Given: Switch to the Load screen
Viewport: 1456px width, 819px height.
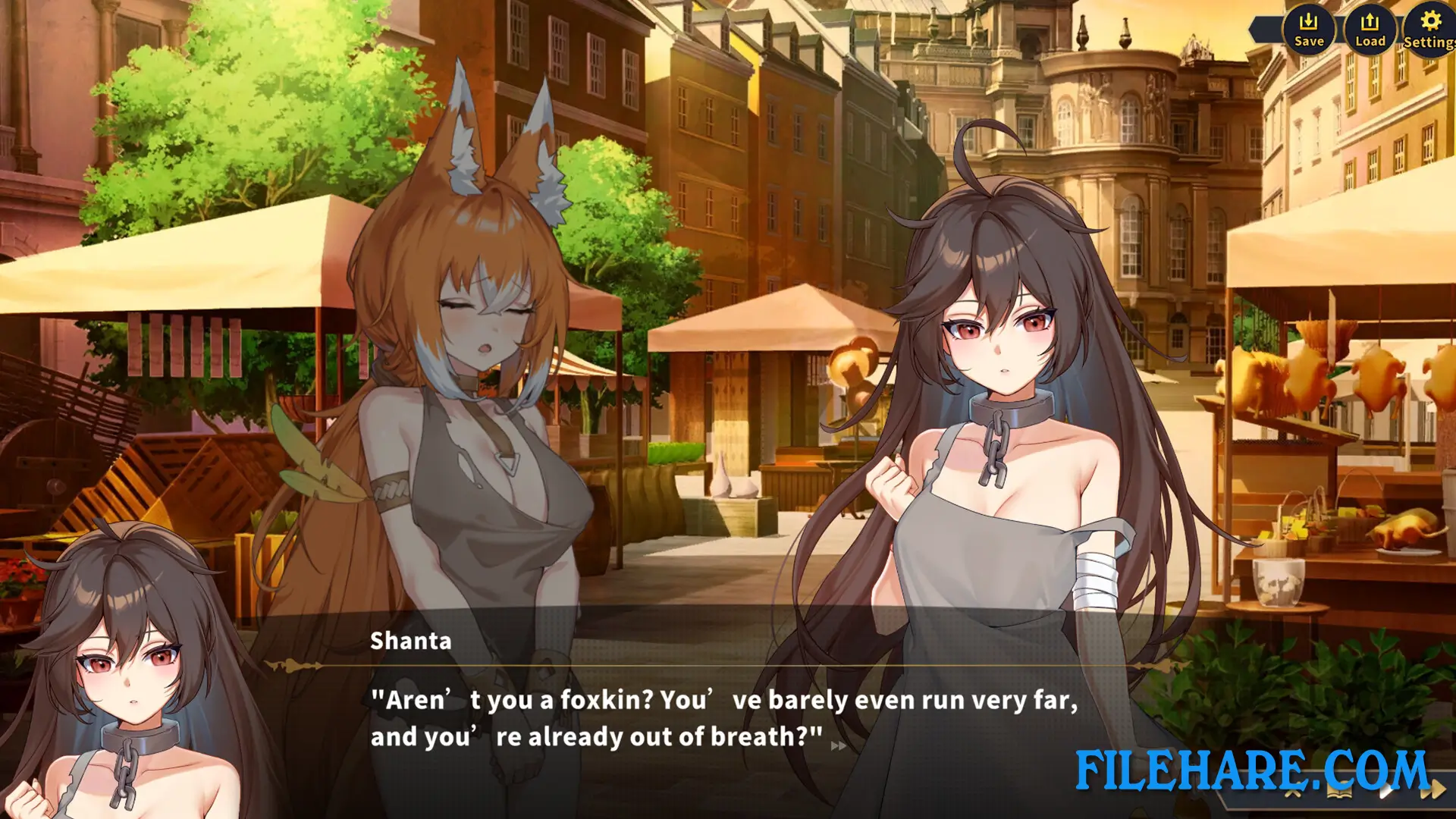Looking at the screenshot, I should click(x=1370, y=30).
